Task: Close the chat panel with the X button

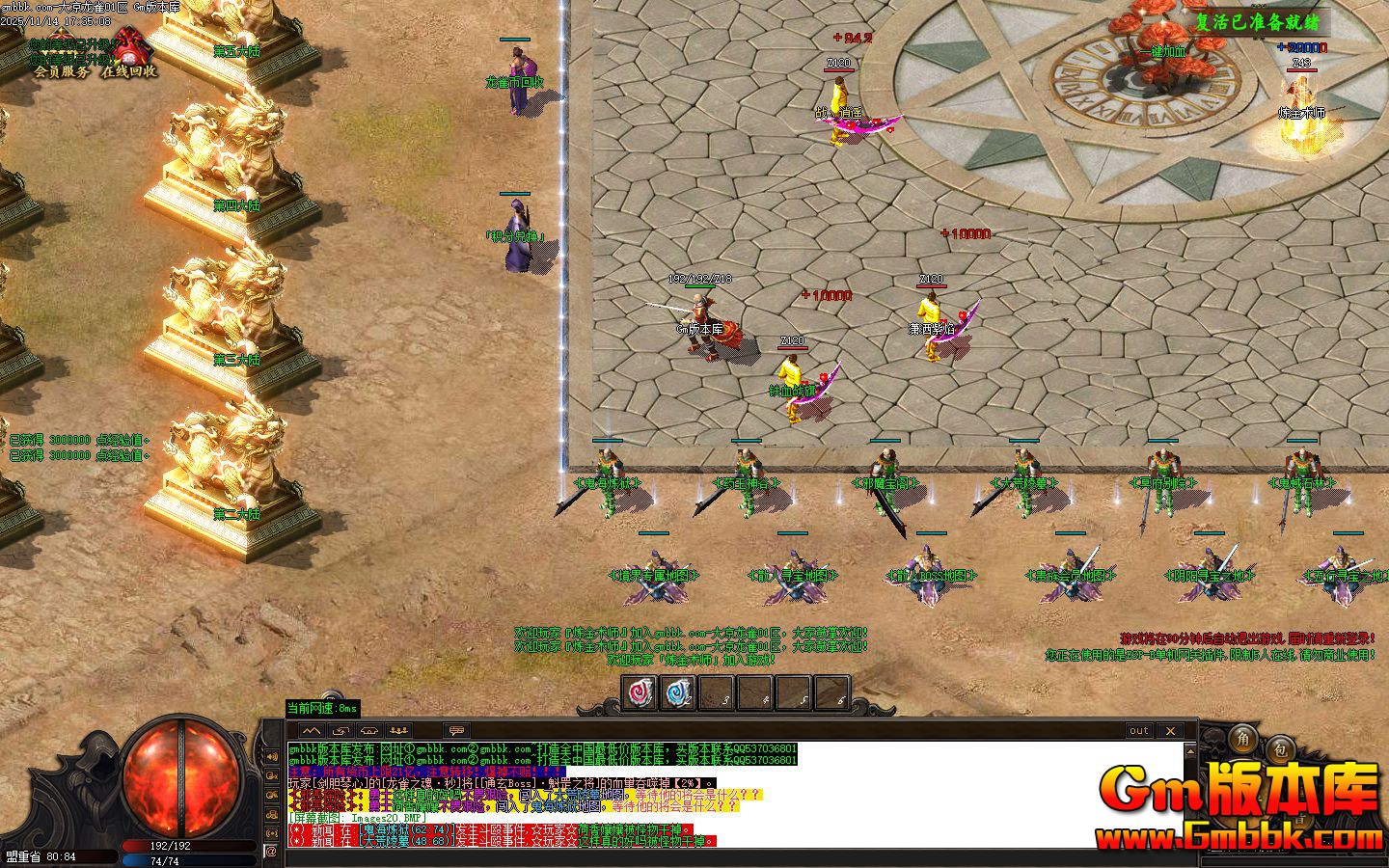Action: tap(1169, 730)
